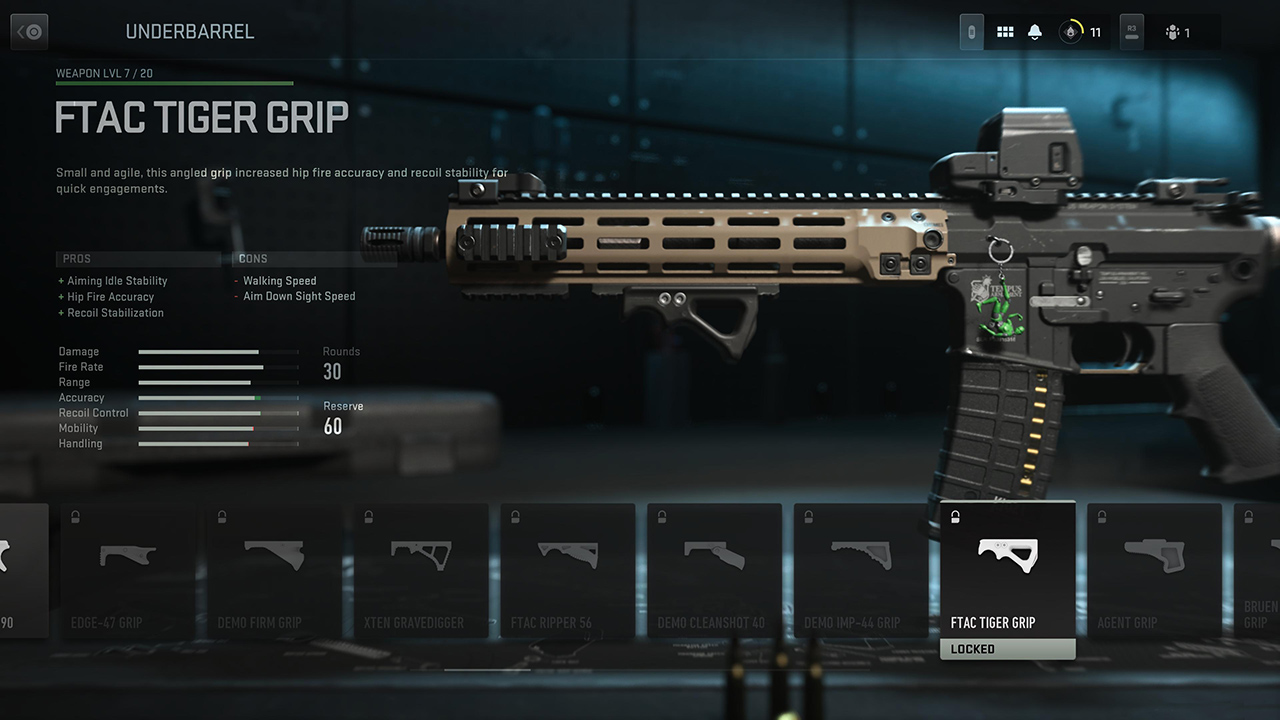Click the Recoil Control stat bar
The image size is (1280, 720).
pyautogui.click(x=218, y=412)
